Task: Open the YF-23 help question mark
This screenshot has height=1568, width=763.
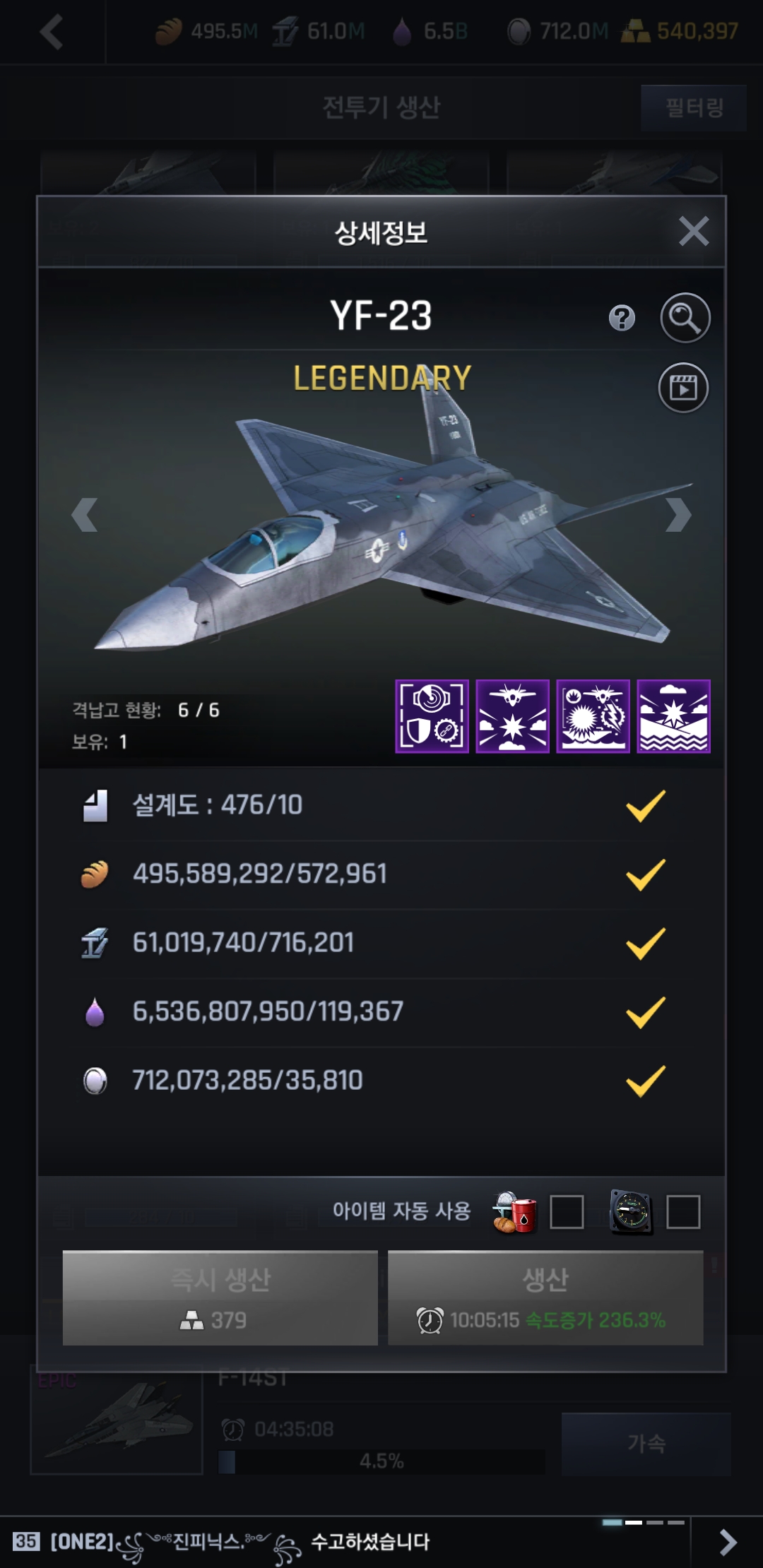Action: (x=622, y=318)
